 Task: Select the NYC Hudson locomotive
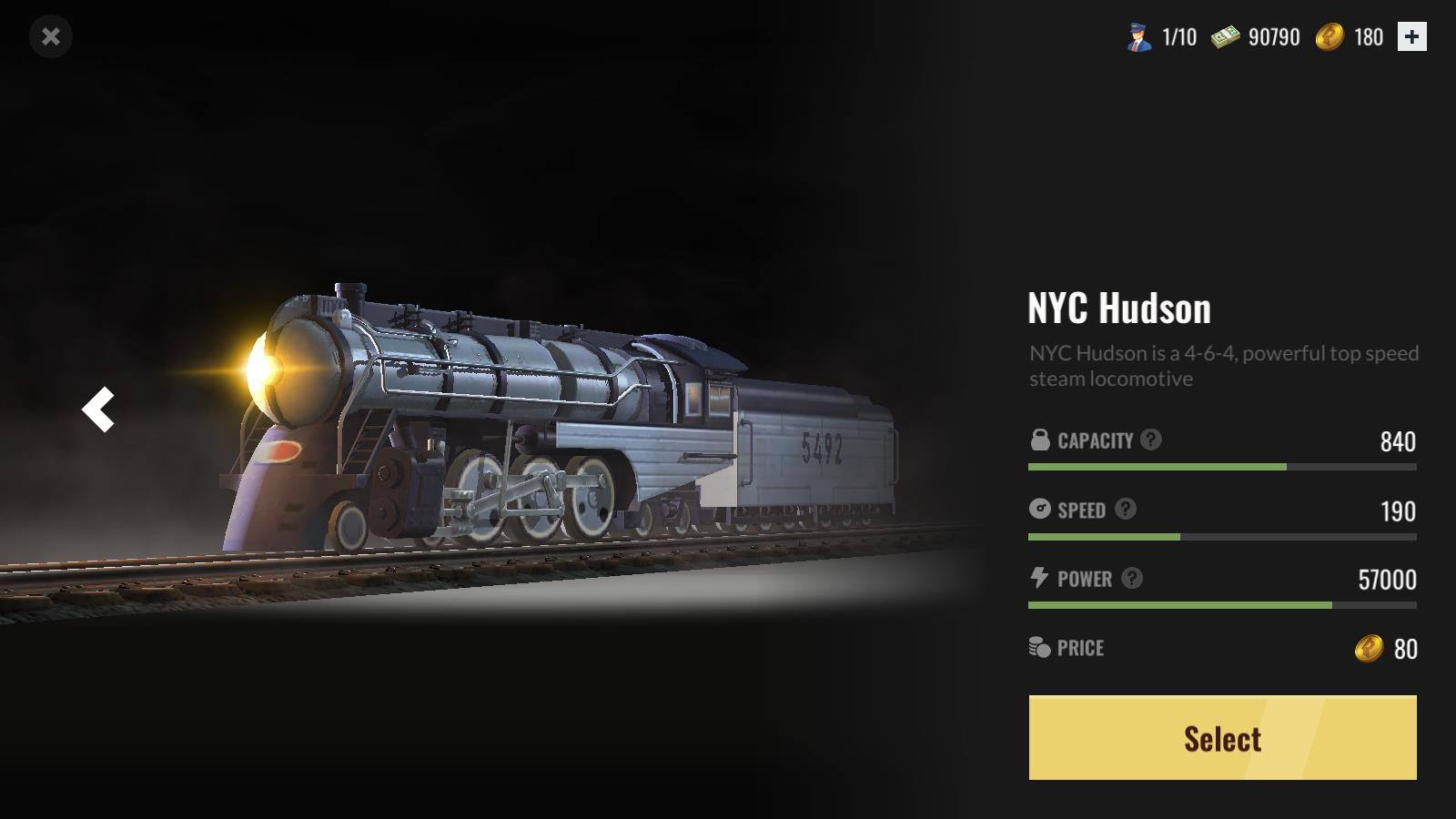point(1222,738)
